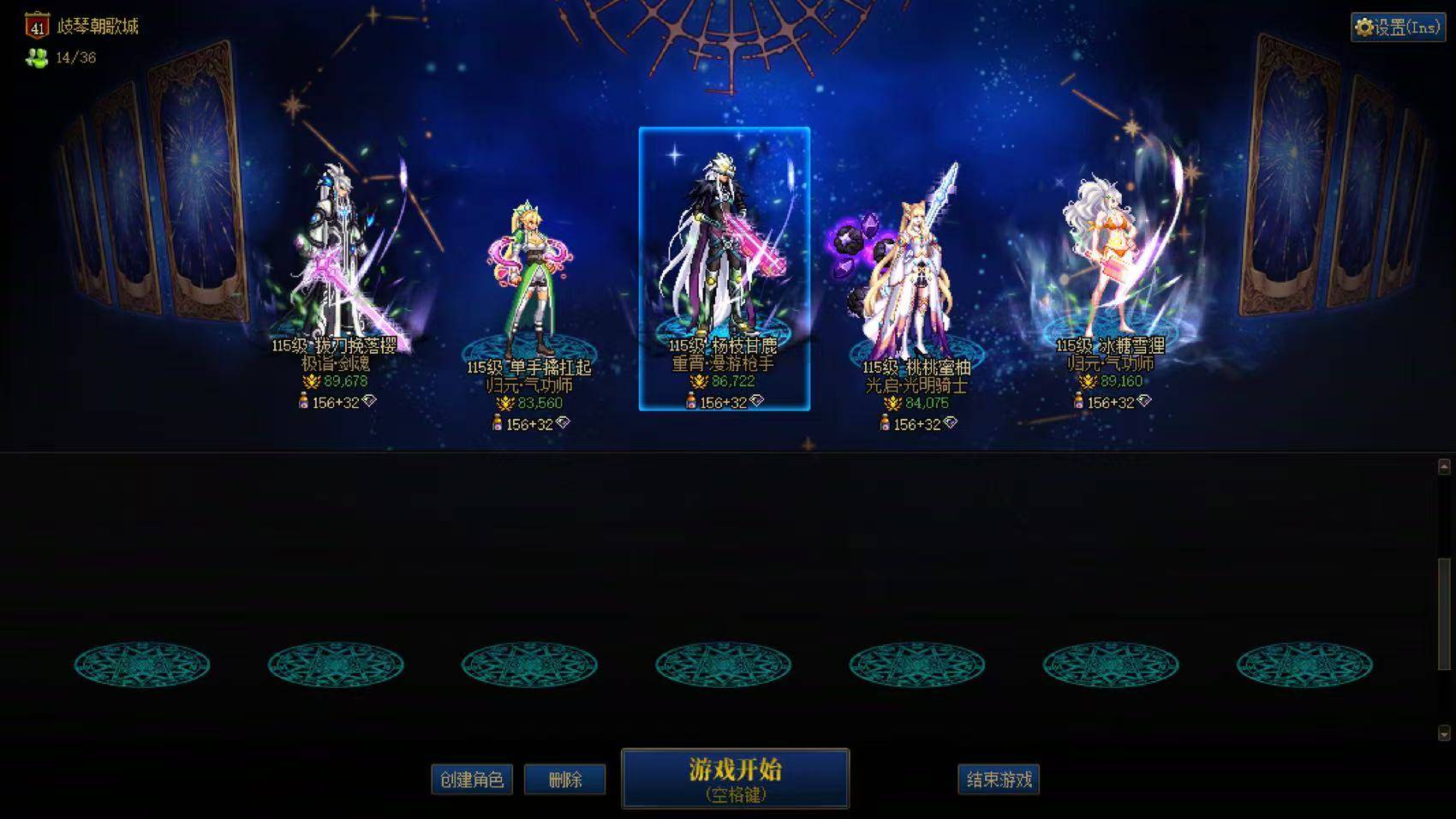Click the fame icon showing 89,678 under 拔刀挽落樱

[311, 382]
